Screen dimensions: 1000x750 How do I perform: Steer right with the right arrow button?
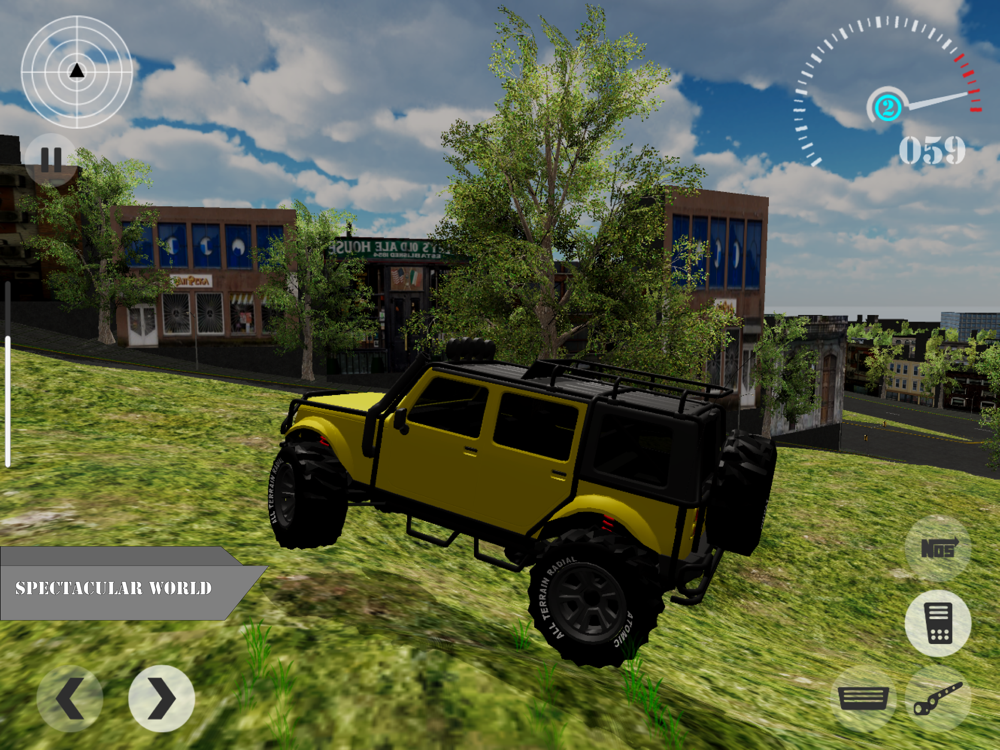coord(161,698)
